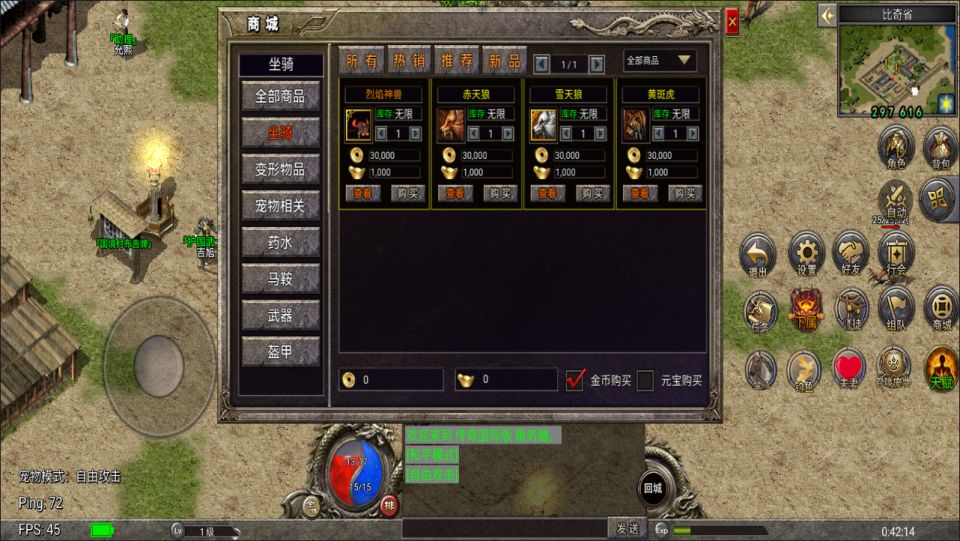Open the 设置 settings gear icon
The image size is (960, 541).
click(x=806, y=250)
